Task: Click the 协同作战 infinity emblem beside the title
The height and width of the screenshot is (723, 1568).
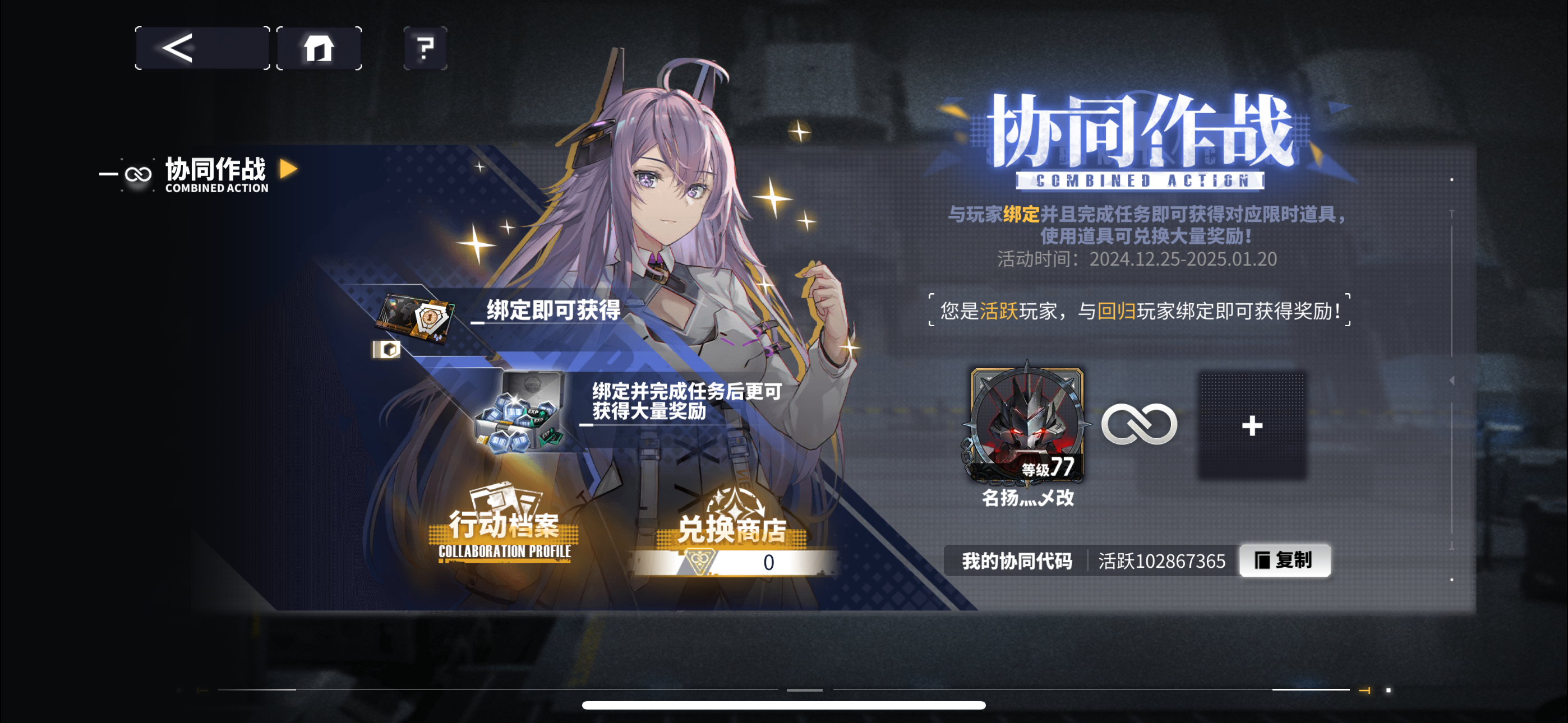Action: pyautogui.click(x=137, y=173)
